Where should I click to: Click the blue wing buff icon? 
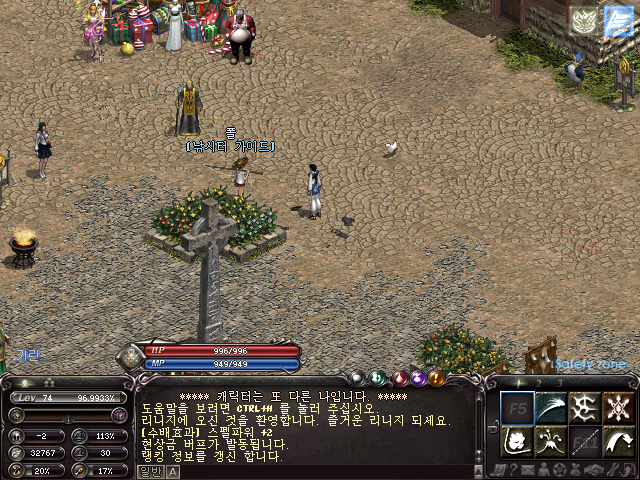coord(619,21)
